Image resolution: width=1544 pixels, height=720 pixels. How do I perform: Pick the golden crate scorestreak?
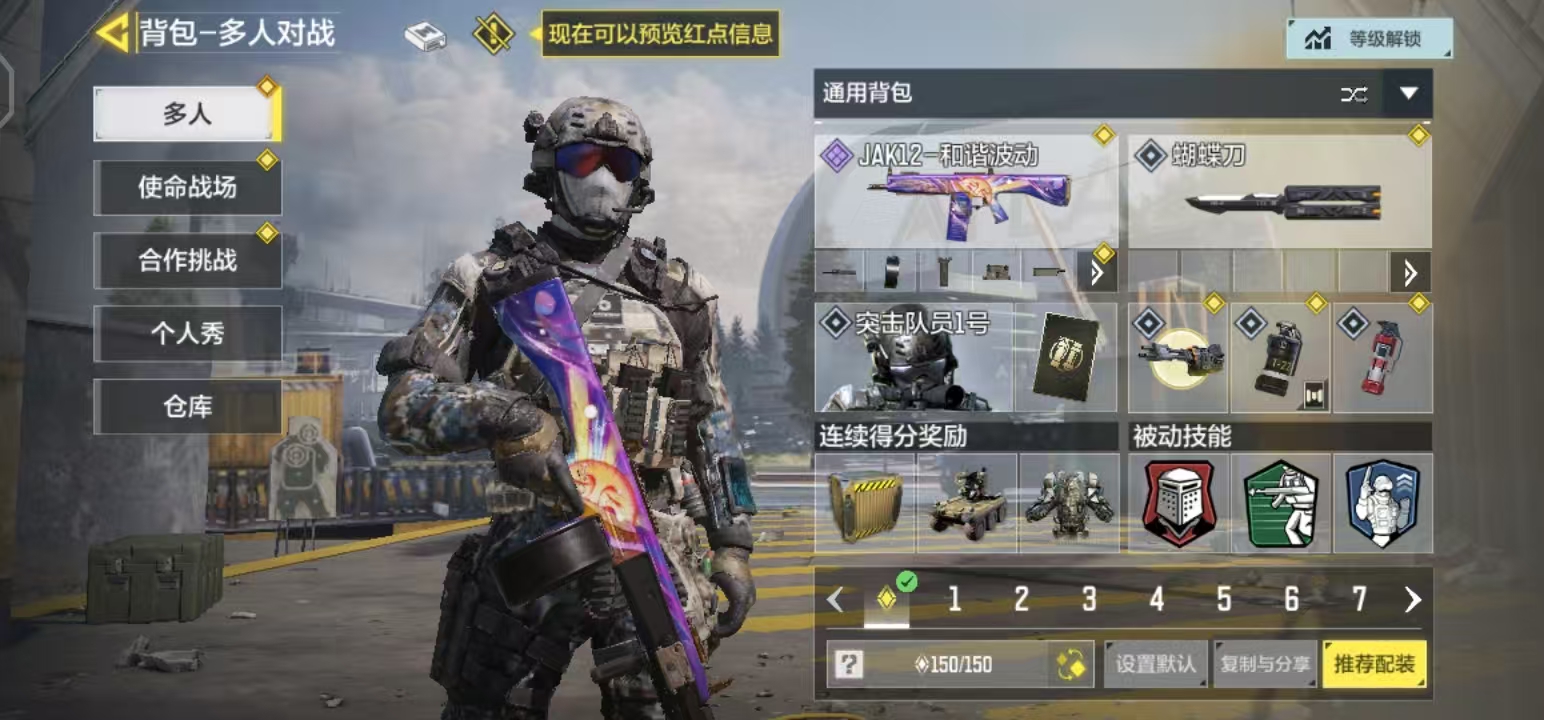865,503
